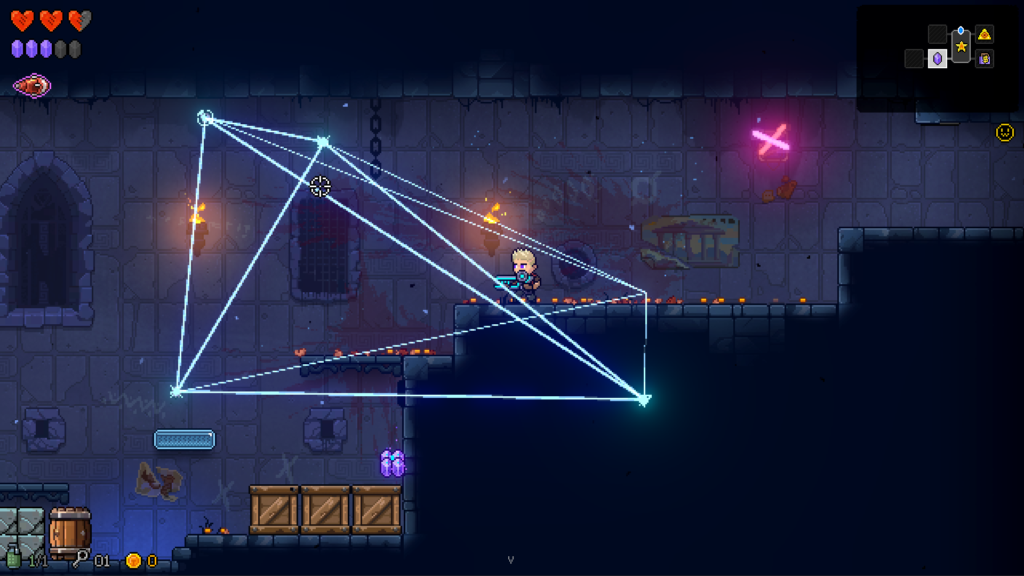Select the green grenade icon
Image resolution: width=1024 pixels, height=576 pixels.
coord(13,559)
